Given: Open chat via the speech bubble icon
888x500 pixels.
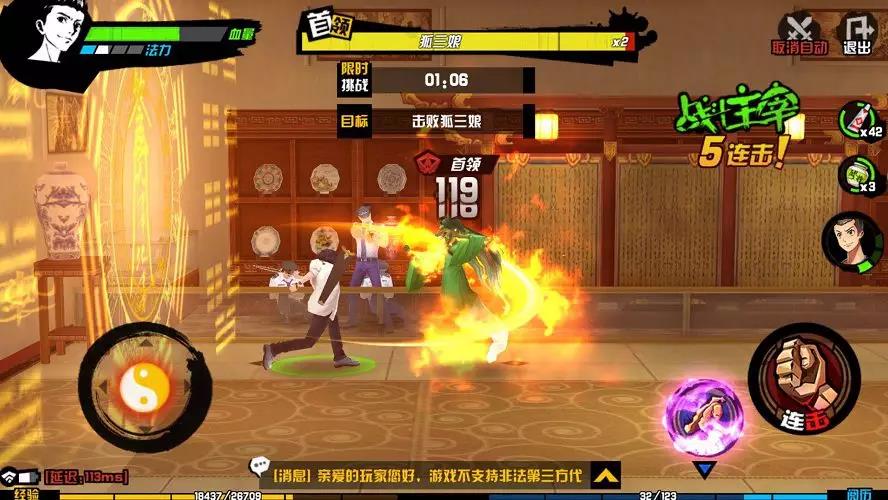Looking at the screenshot, I should click(x=259, y=467).
